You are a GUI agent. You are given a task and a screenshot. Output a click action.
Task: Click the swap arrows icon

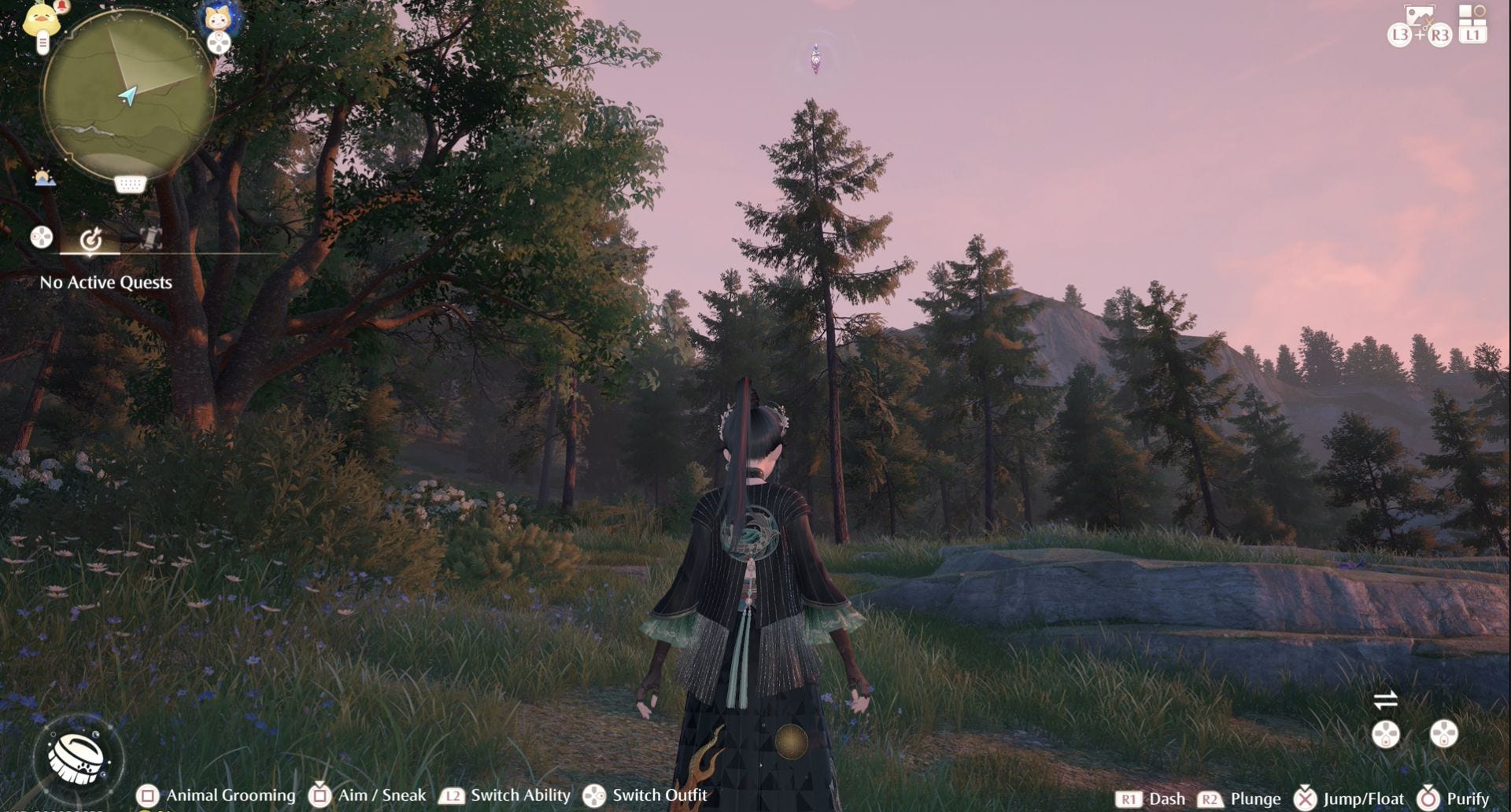pyautogui.click(x=1385, y=699)
